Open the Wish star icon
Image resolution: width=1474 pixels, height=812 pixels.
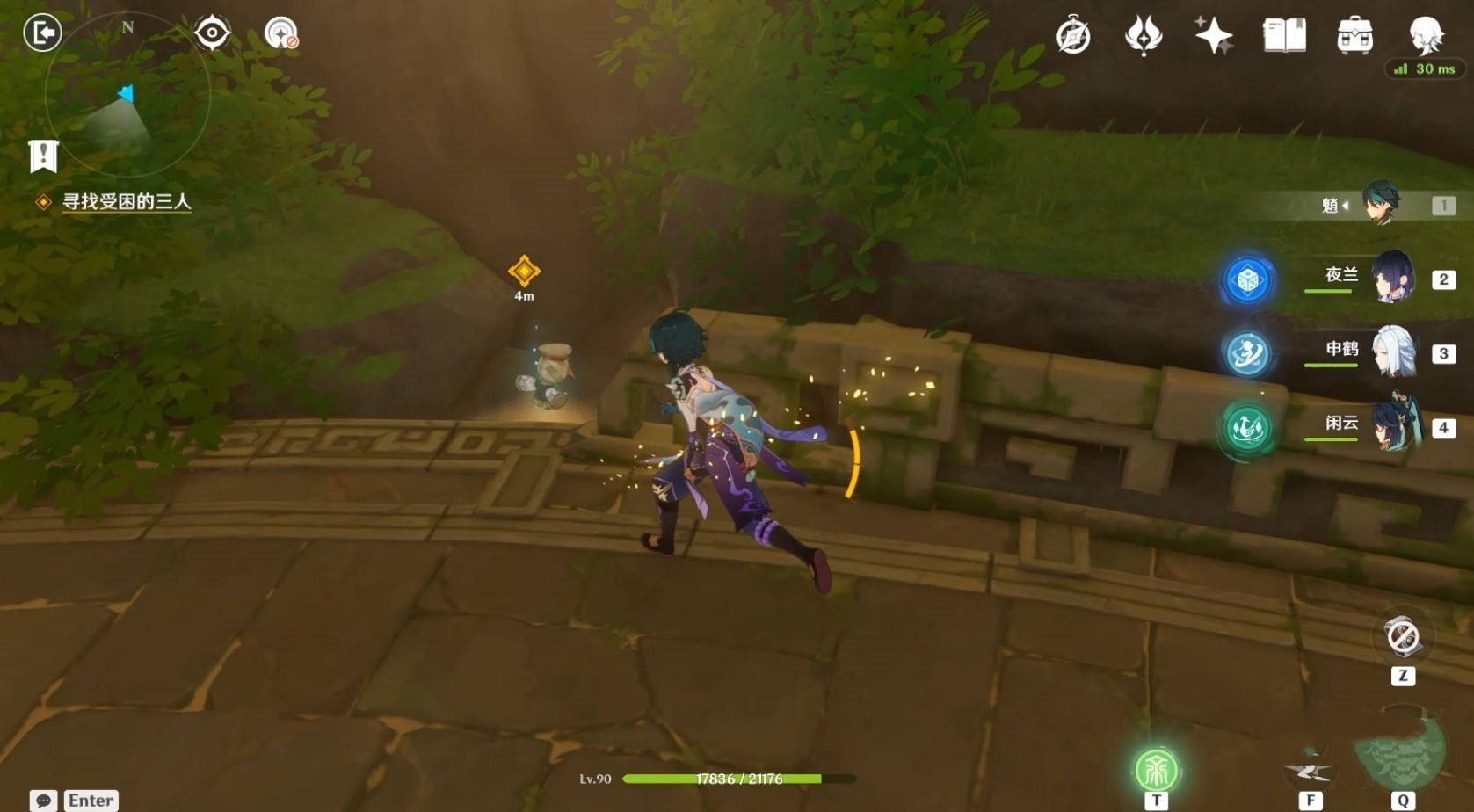[x=1214, y=36]
